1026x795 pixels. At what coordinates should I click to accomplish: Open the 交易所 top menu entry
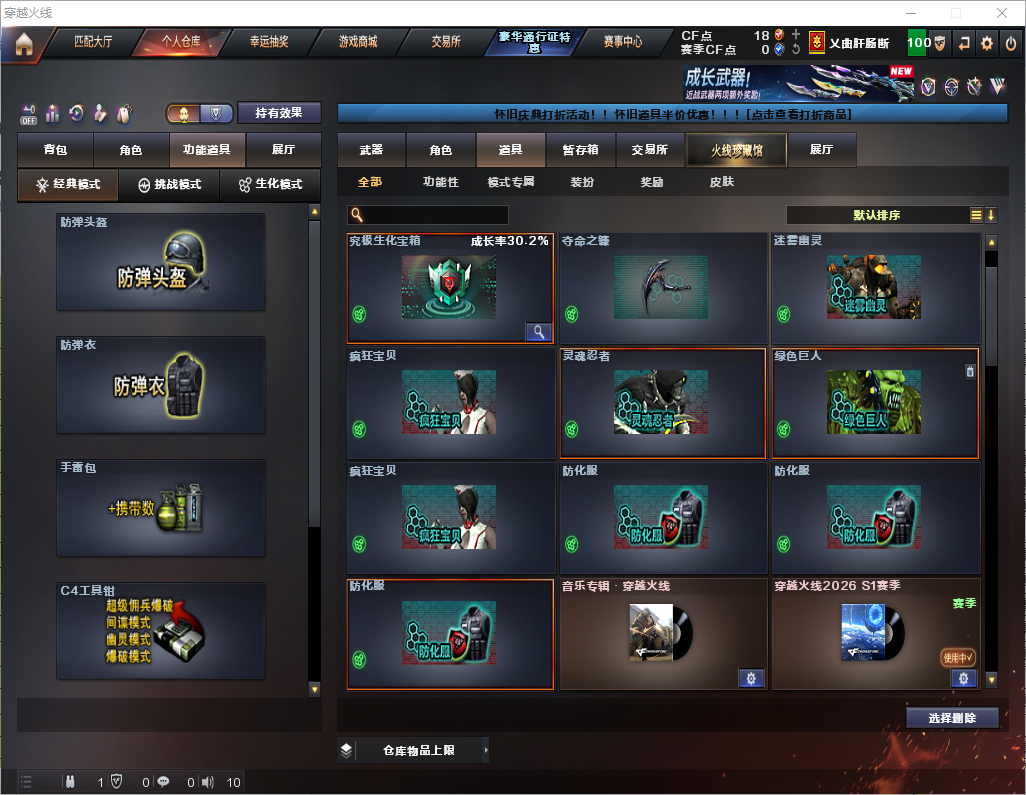tap(446, 42)
